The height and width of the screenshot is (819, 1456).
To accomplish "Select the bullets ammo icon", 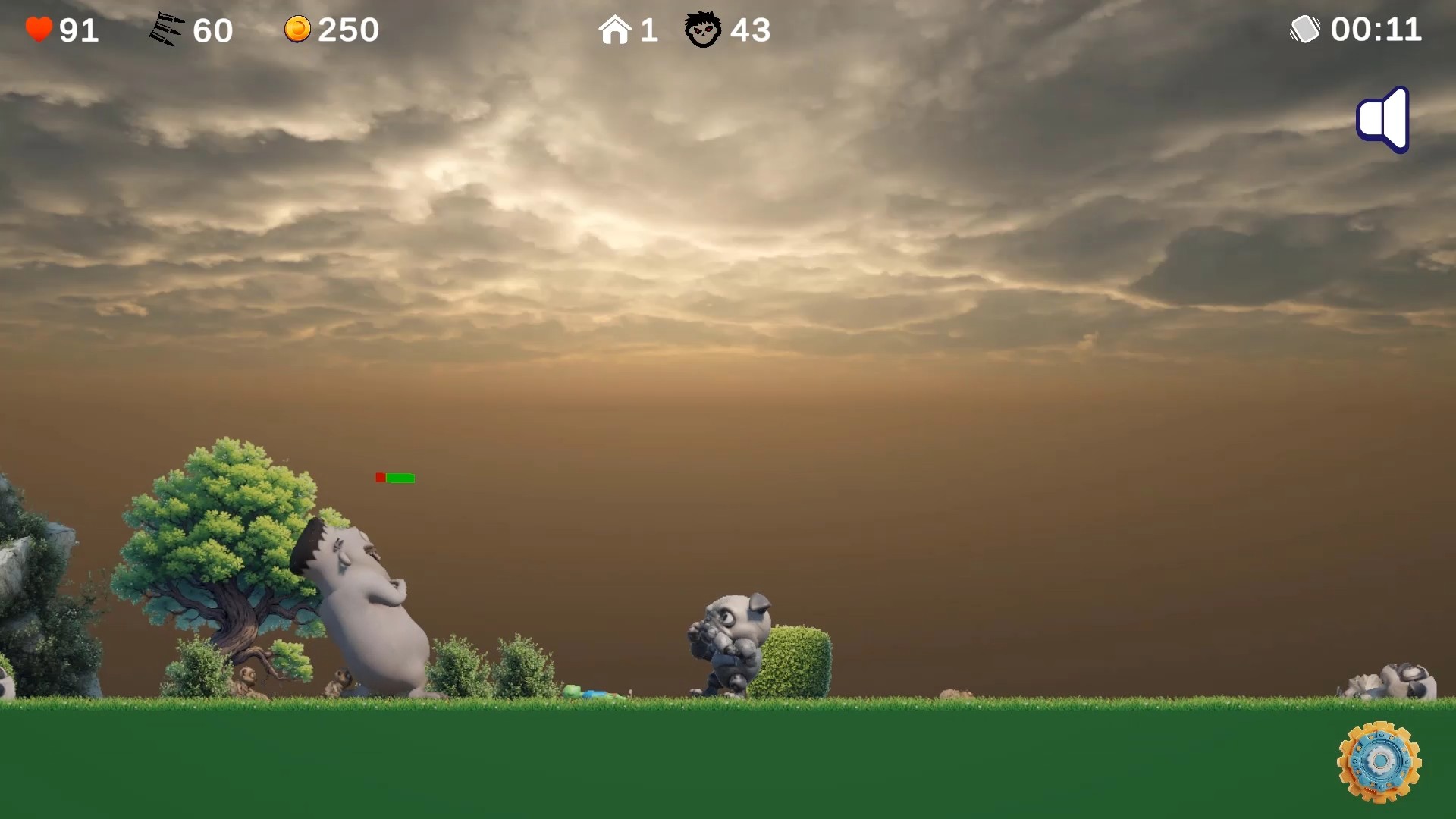I will [x=165, y=29].
